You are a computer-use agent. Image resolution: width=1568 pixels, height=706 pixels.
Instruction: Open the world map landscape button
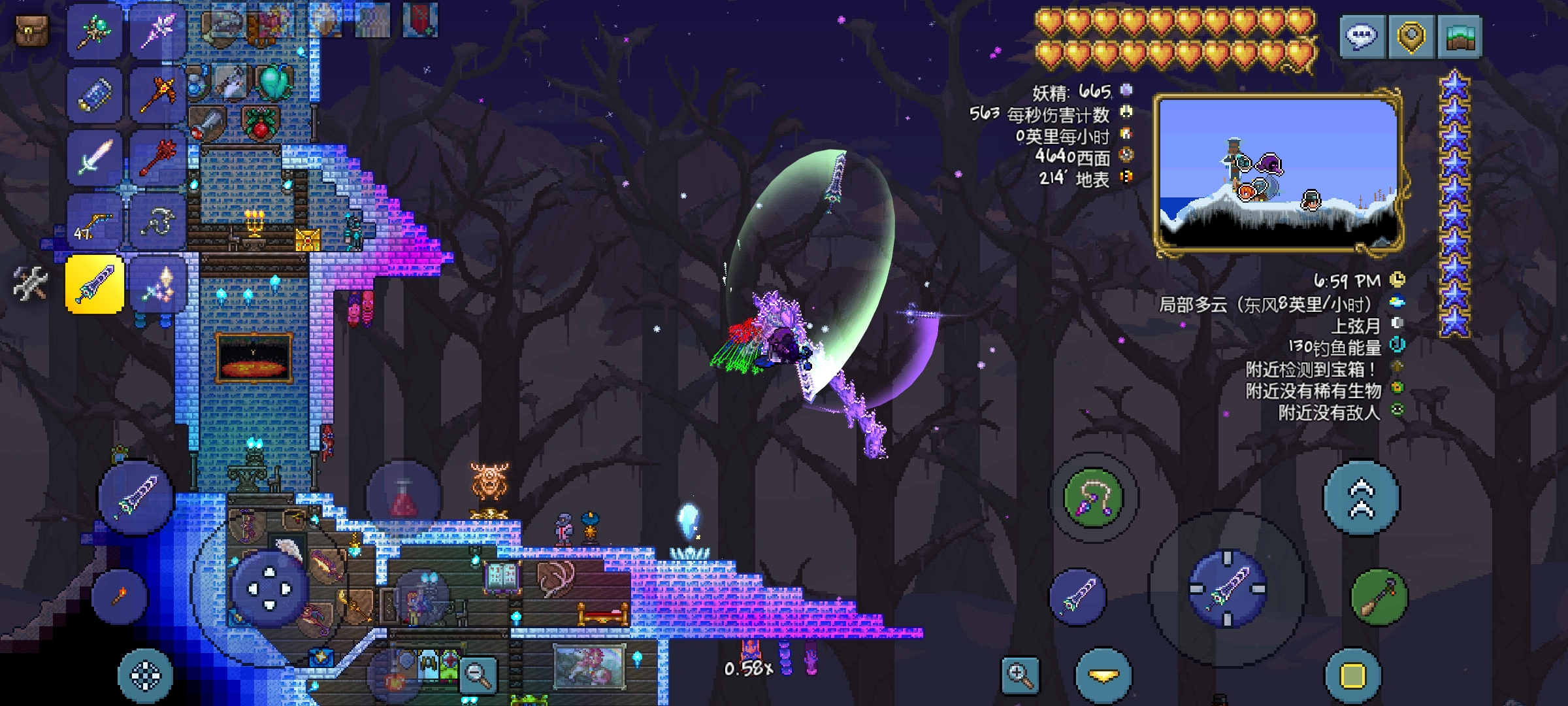click(x=1461, y=37)
